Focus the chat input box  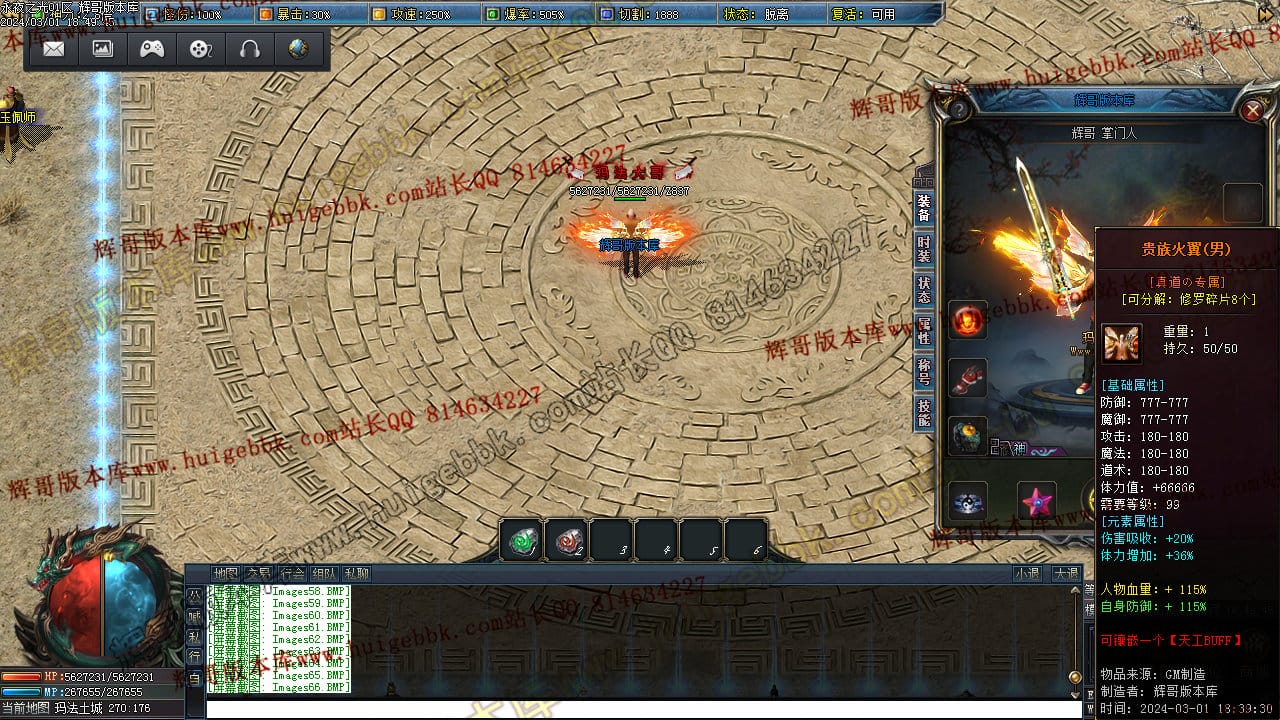pyautogui.click(x=640, y=709)
